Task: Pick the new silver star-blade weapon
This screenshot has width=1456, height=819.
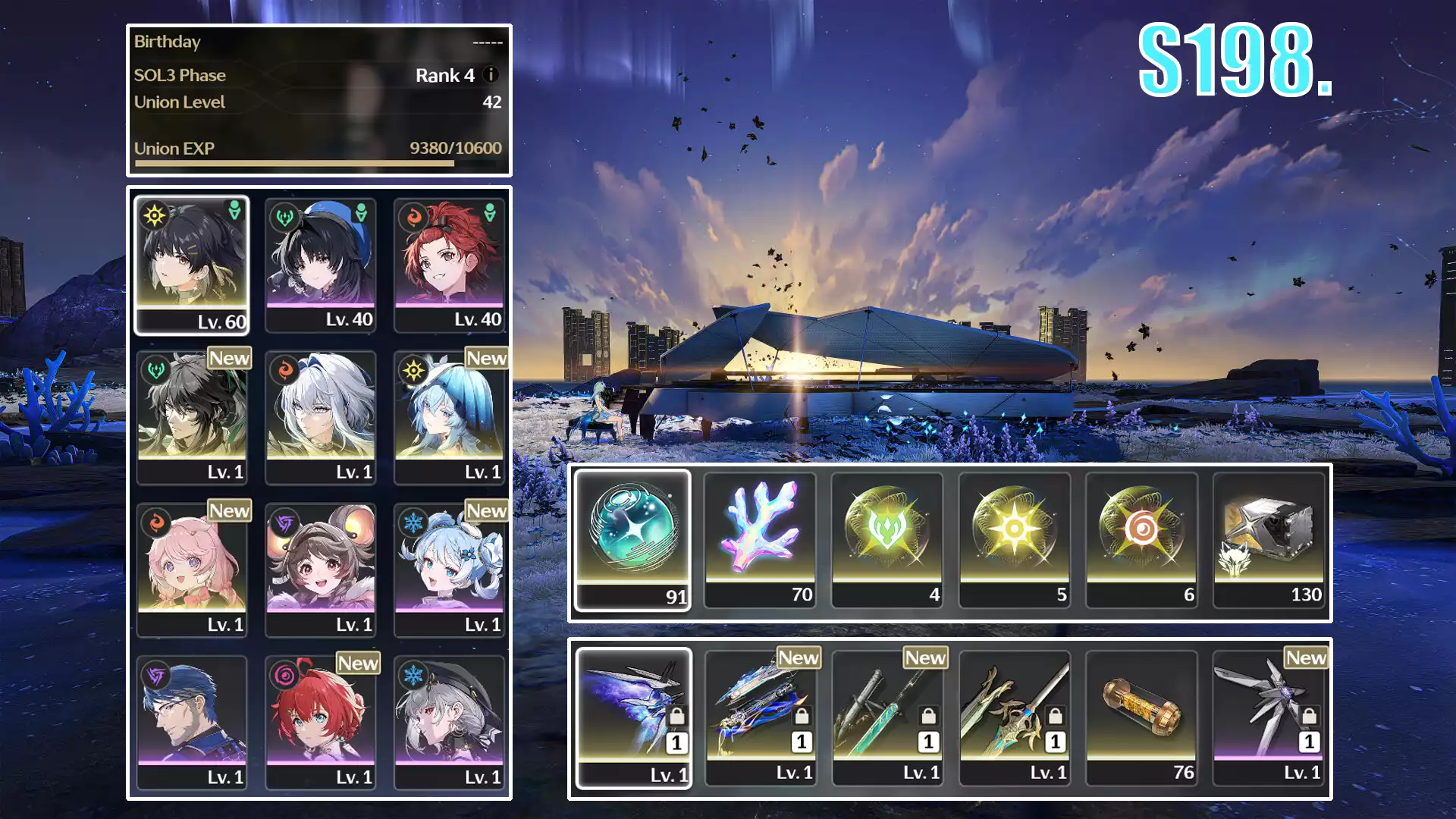Action: [1269, 718]
